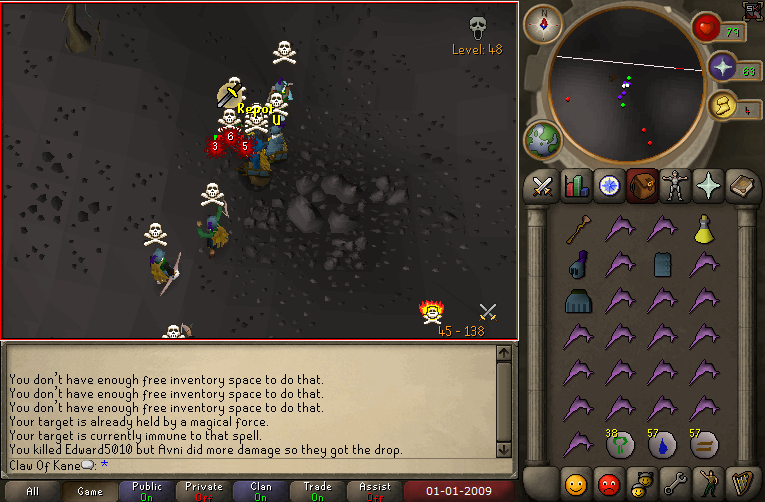Drink the yellow potion in the inventory
Screen dimensions: 765x502
(705, 231)
